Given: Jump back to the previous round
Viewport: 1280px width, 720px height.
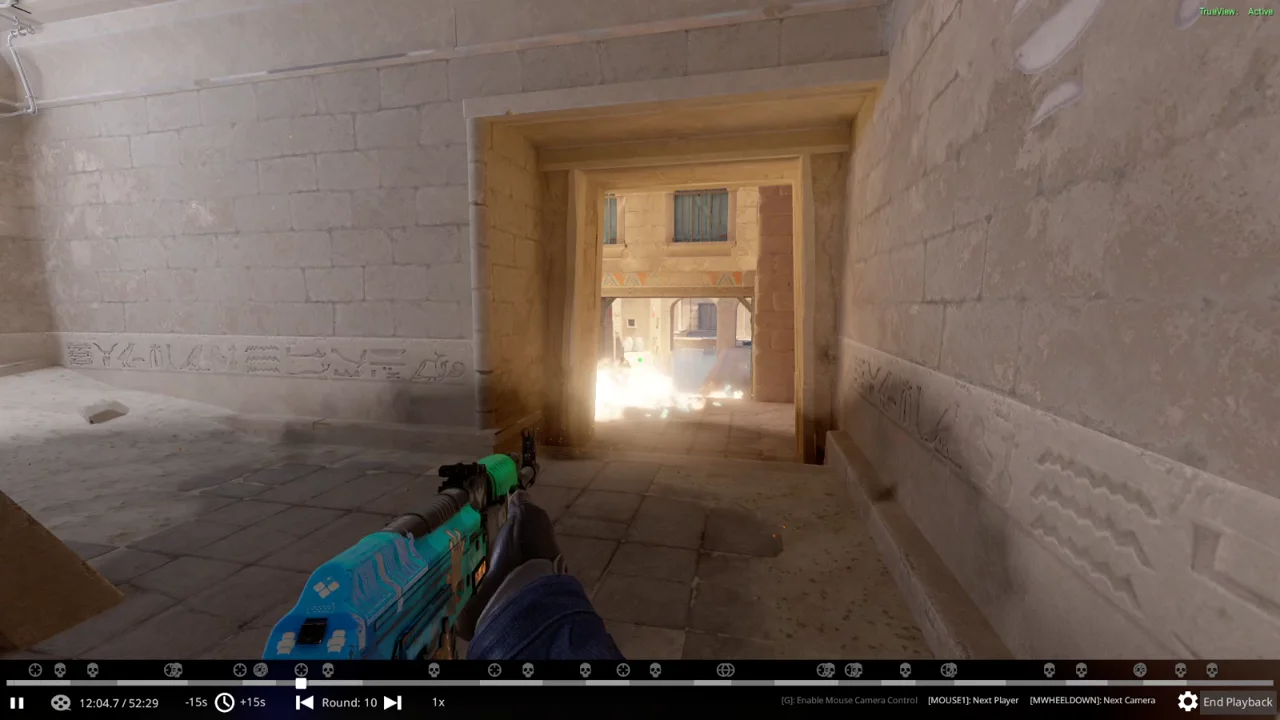Looking at the screenshot, I should coord(304,702).
